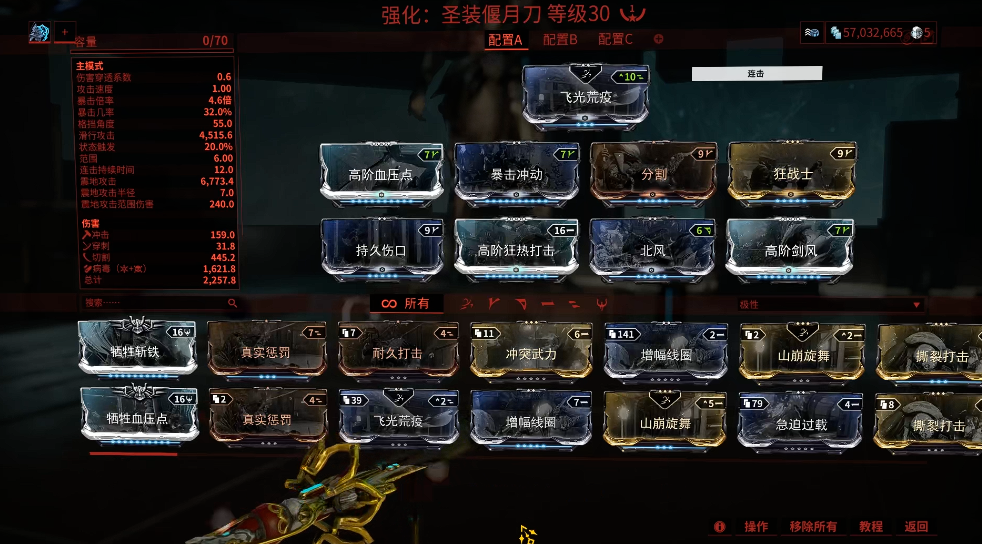Screen dimensions: 982x544
Task: Choose the equipped 高阶剑风 mod
Action: (791, 250)
